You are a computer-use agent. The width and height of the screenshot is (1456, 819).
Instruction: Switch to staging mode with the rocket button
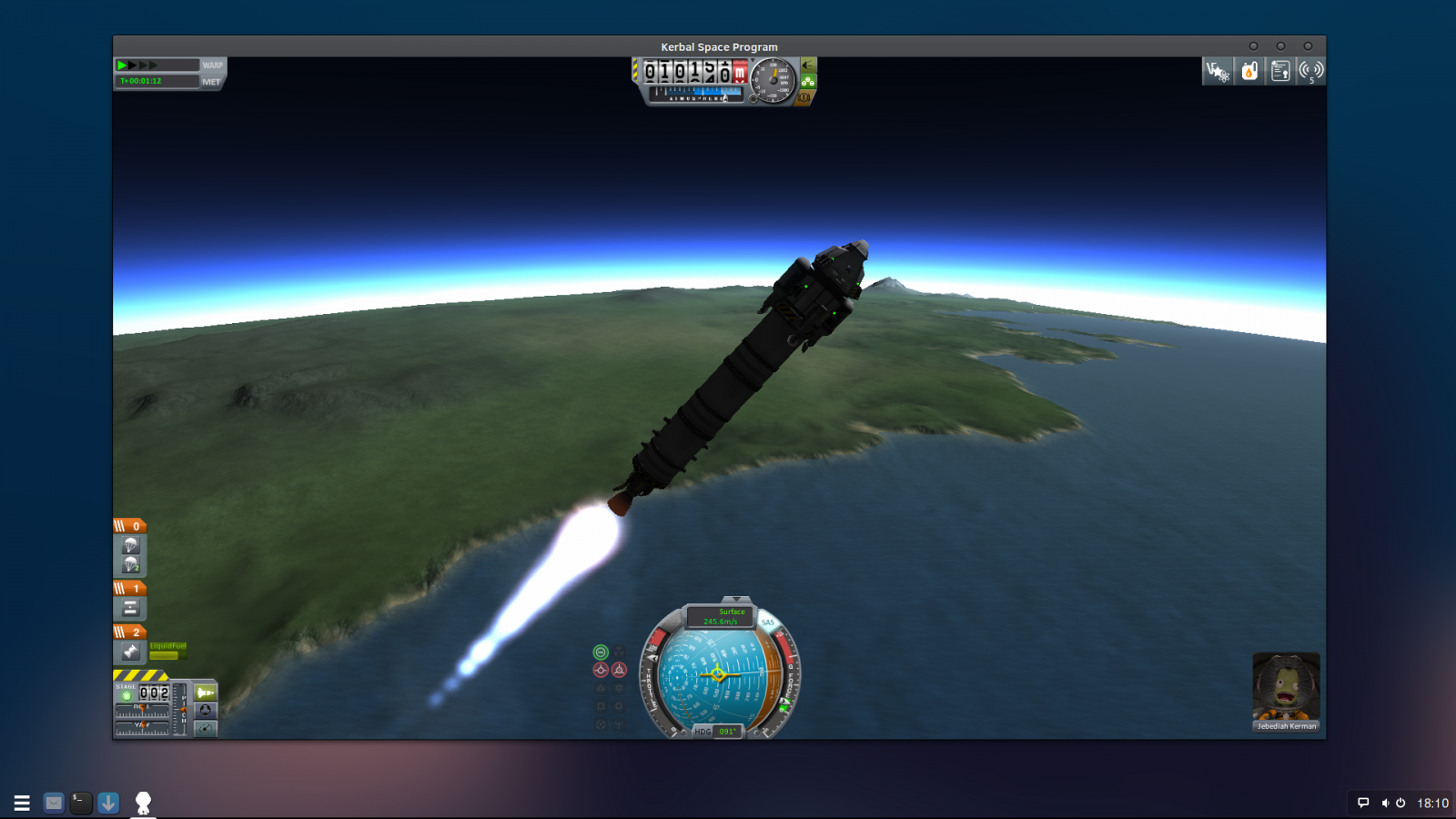(x=206, y=693)
